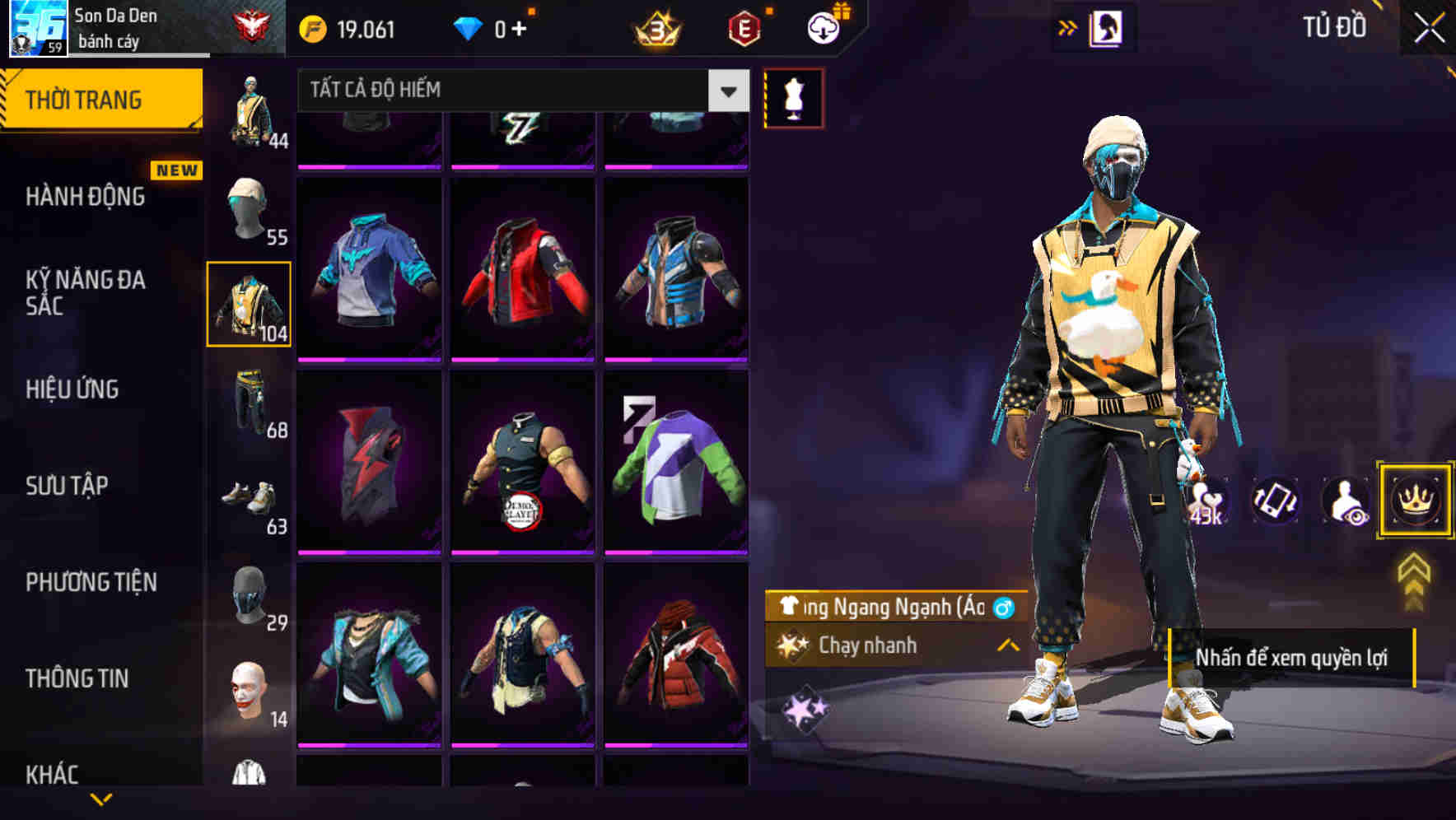Open the mannequin outfit preset icon
This screenshot has height=820, width=1456.
792,96
